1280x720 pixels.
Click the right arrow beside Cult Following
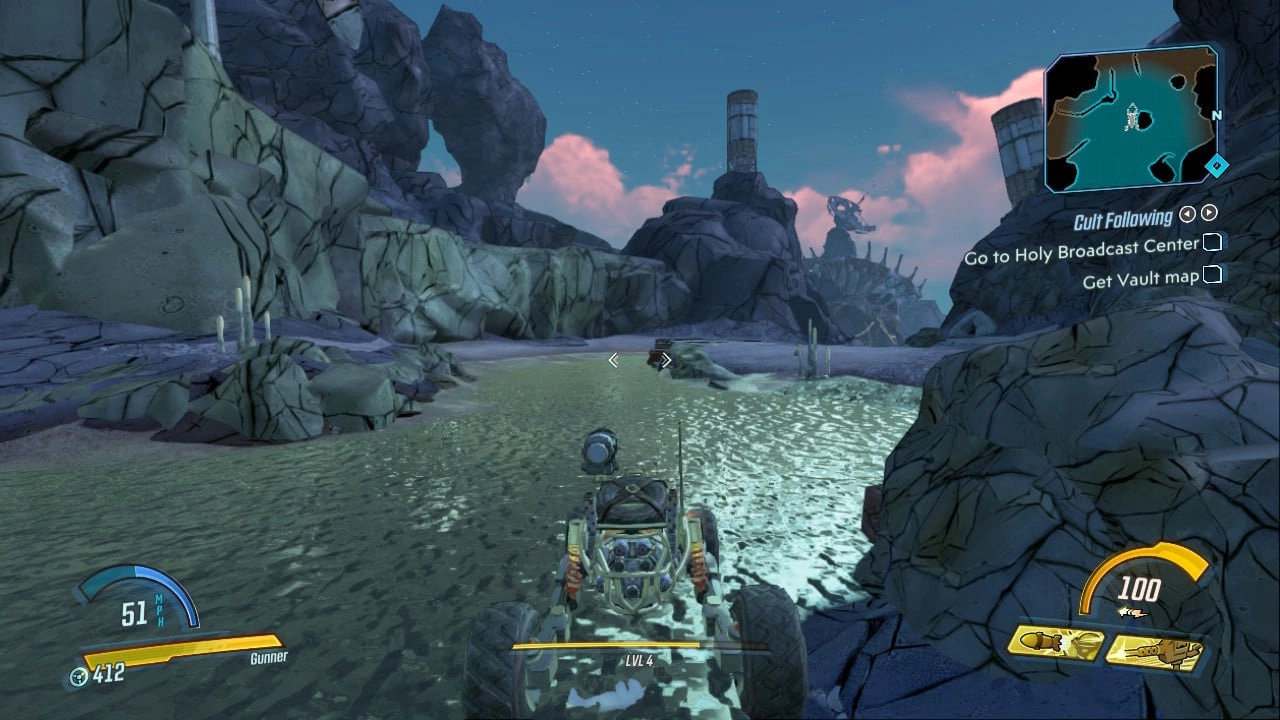[1209, 213]
